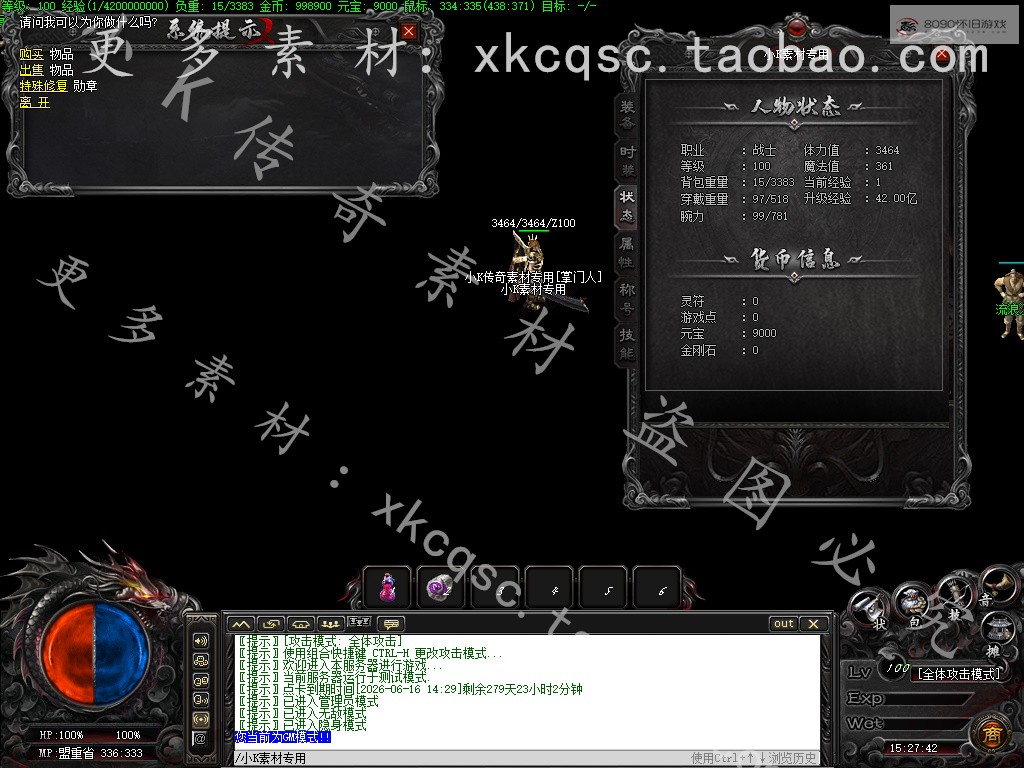Choose 出售 to sell items
The image size is (1024, 768).
(x=32, y=70)
